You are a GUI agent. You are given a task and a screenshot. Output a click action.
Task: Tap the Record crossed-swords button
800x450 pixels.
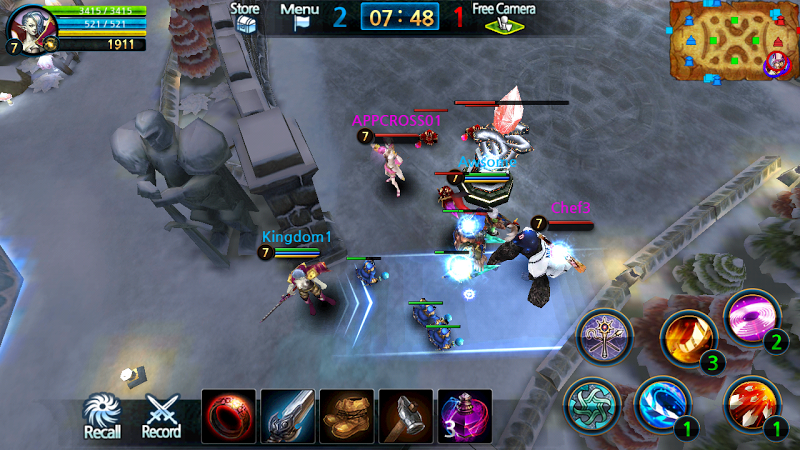161,414
